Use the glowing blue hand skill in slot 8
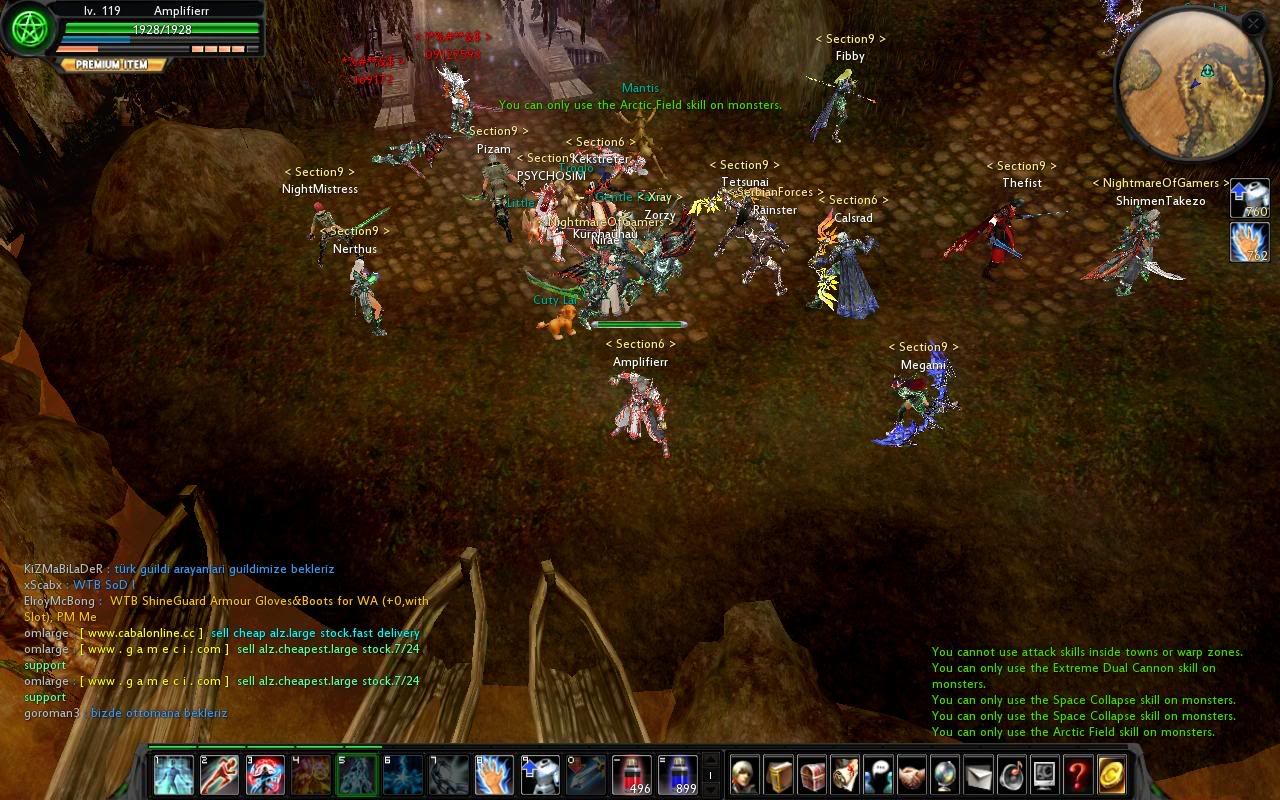Image resolution: width=1280 pixels, height=800 pixels. [x=494, y=775]
